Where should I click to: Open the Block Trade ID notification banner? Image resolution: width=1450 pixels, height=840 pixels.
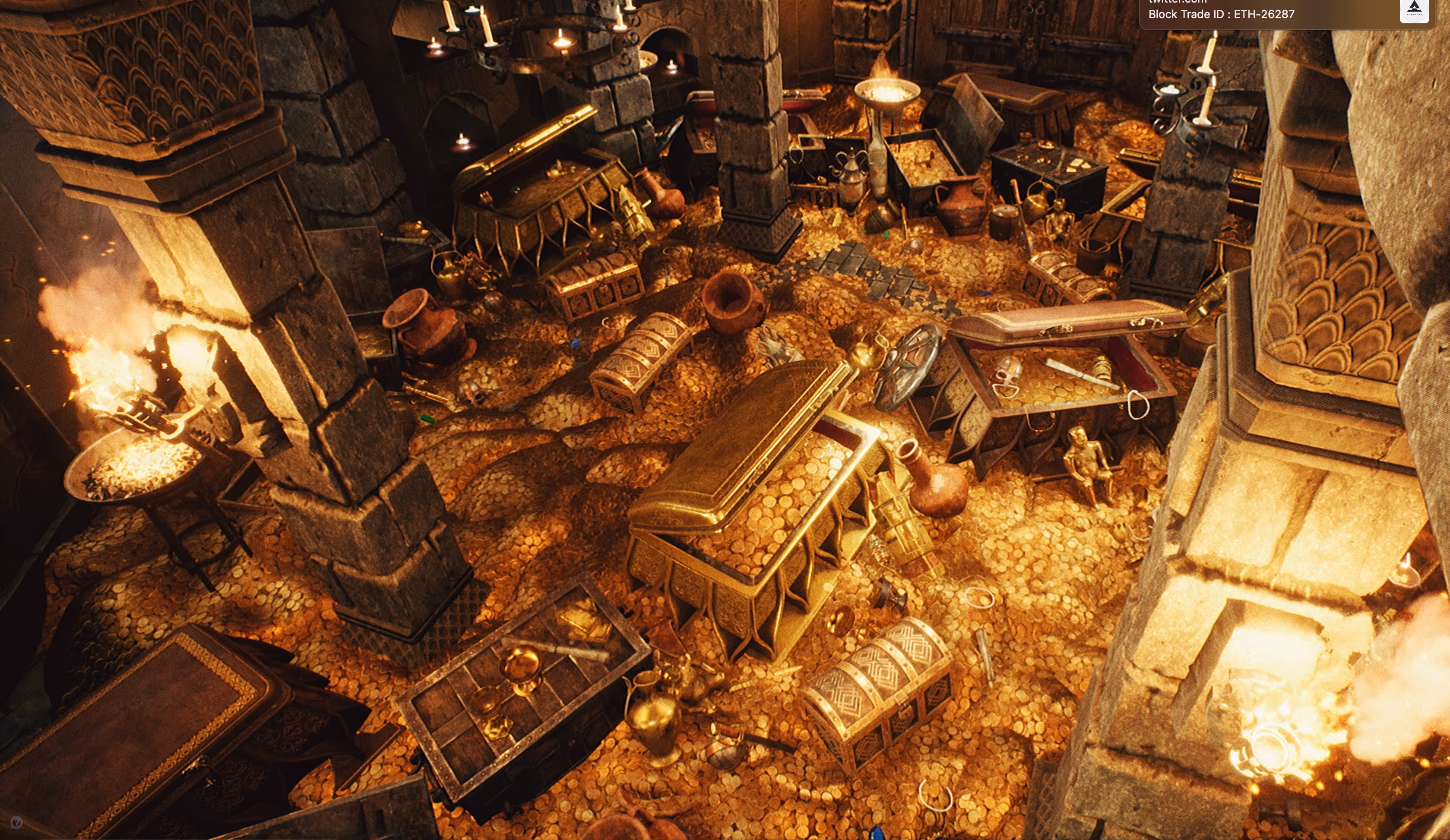click(x=1266, y=13)
